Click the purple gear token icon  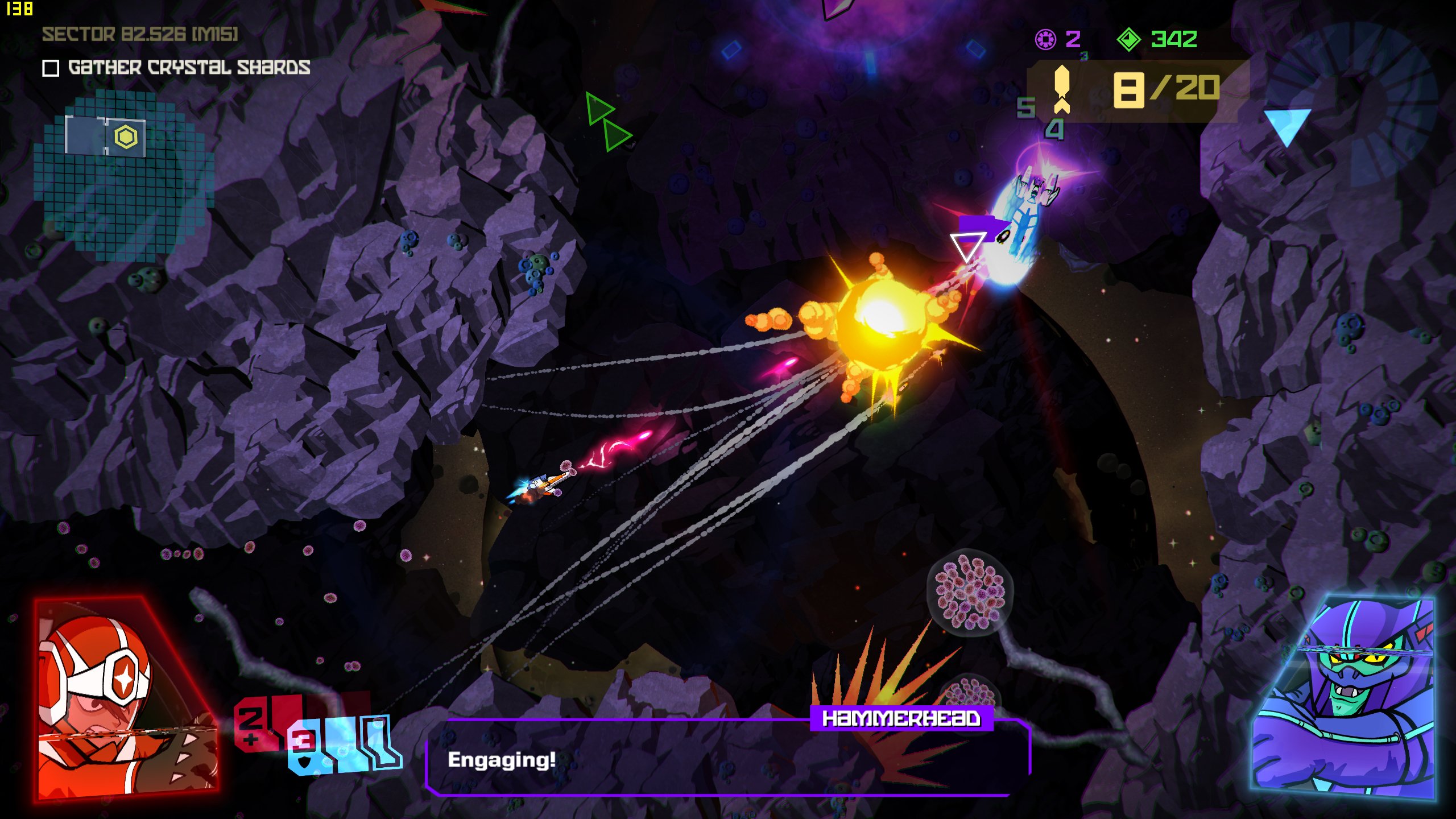pos(1045,39)
